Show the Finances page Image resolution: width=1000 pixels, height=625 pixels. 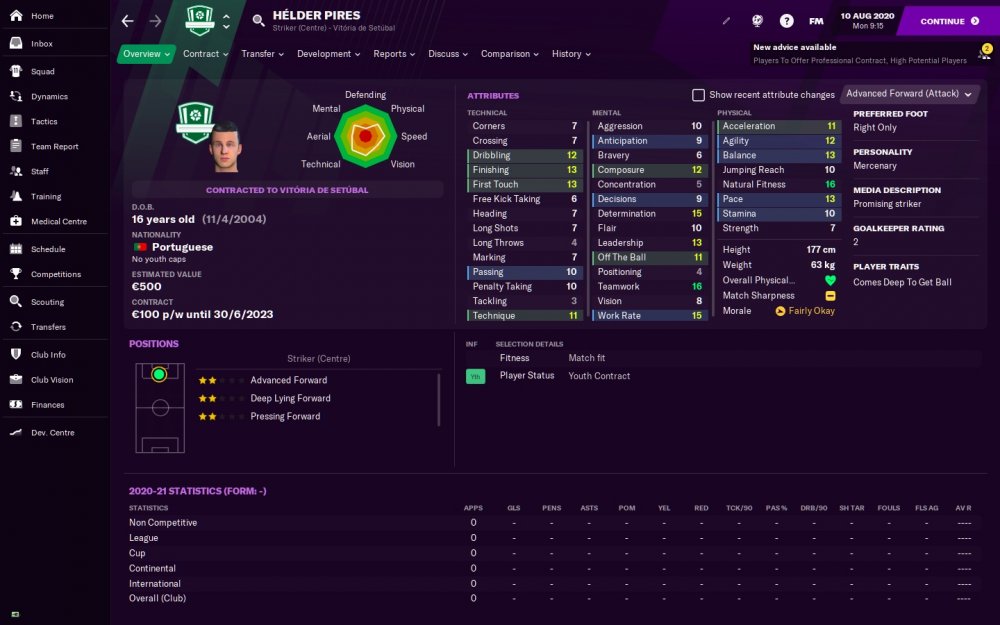47,405
